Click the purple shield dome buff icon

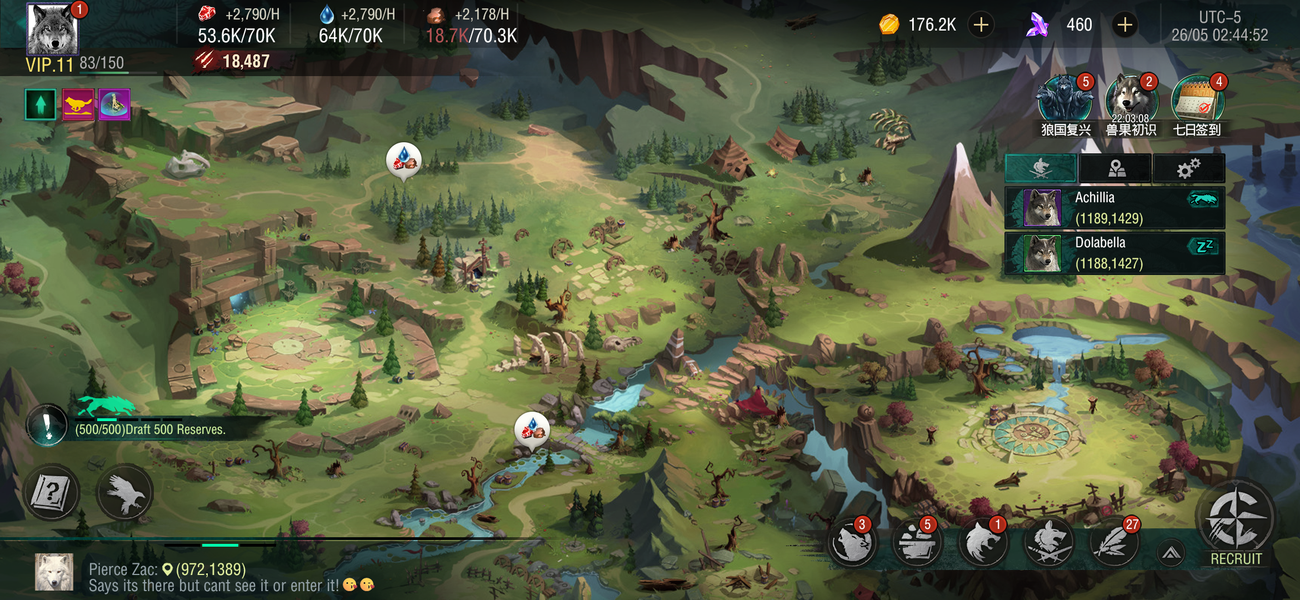click(114, 105)
